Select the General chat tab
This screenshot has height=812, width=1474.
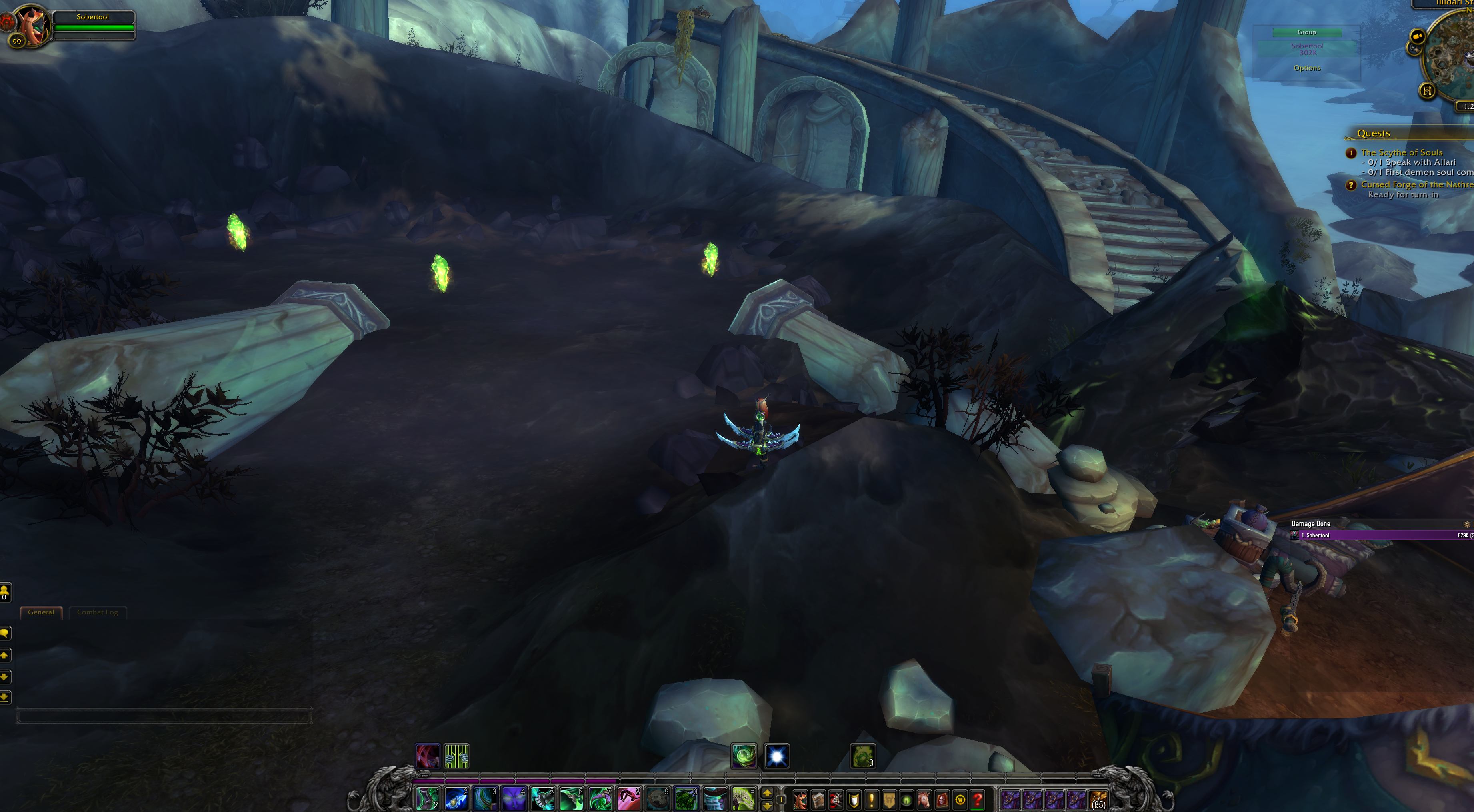coord(41,612)
